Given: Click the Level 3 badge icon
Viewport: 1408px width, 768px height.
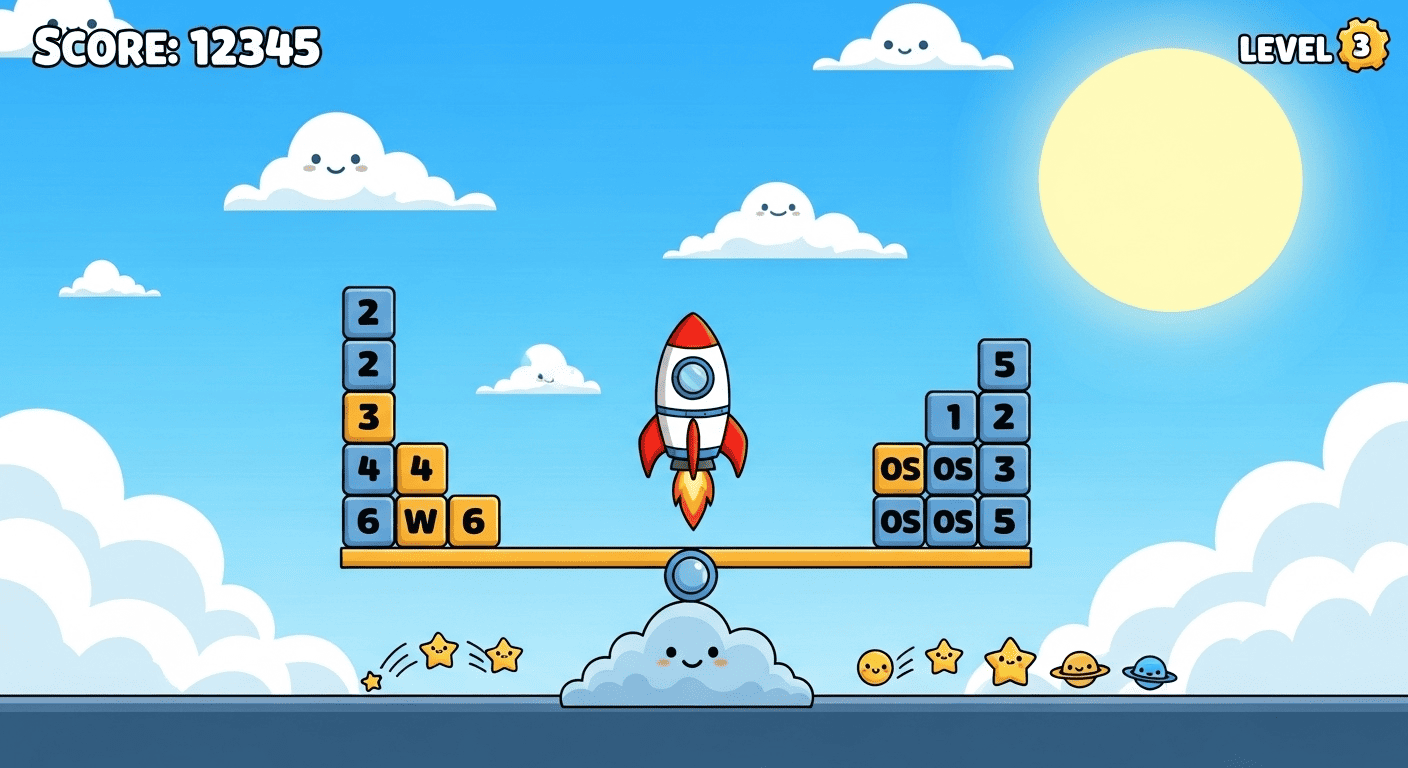Looking at the screenshot, I should click(1362, 45).
